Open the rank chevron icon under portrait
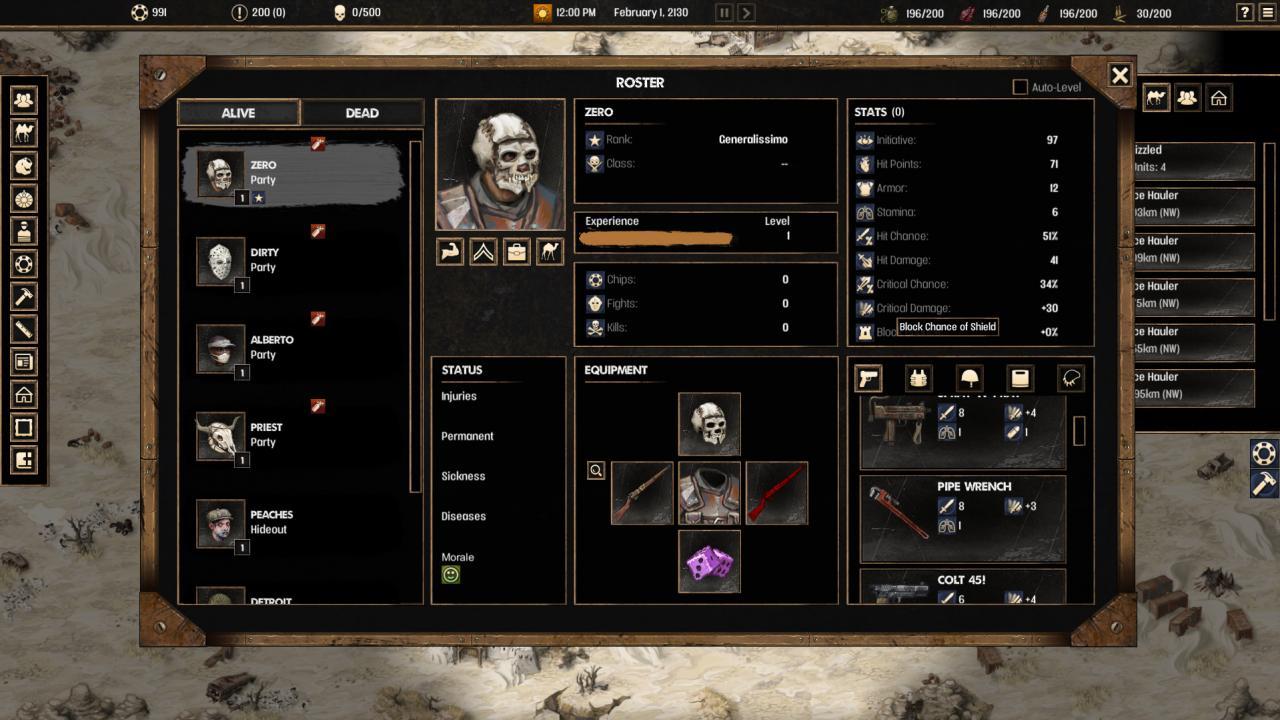The height and width of the screenshot is (720, 1280). pyautogui.click(x=483, y=252)
